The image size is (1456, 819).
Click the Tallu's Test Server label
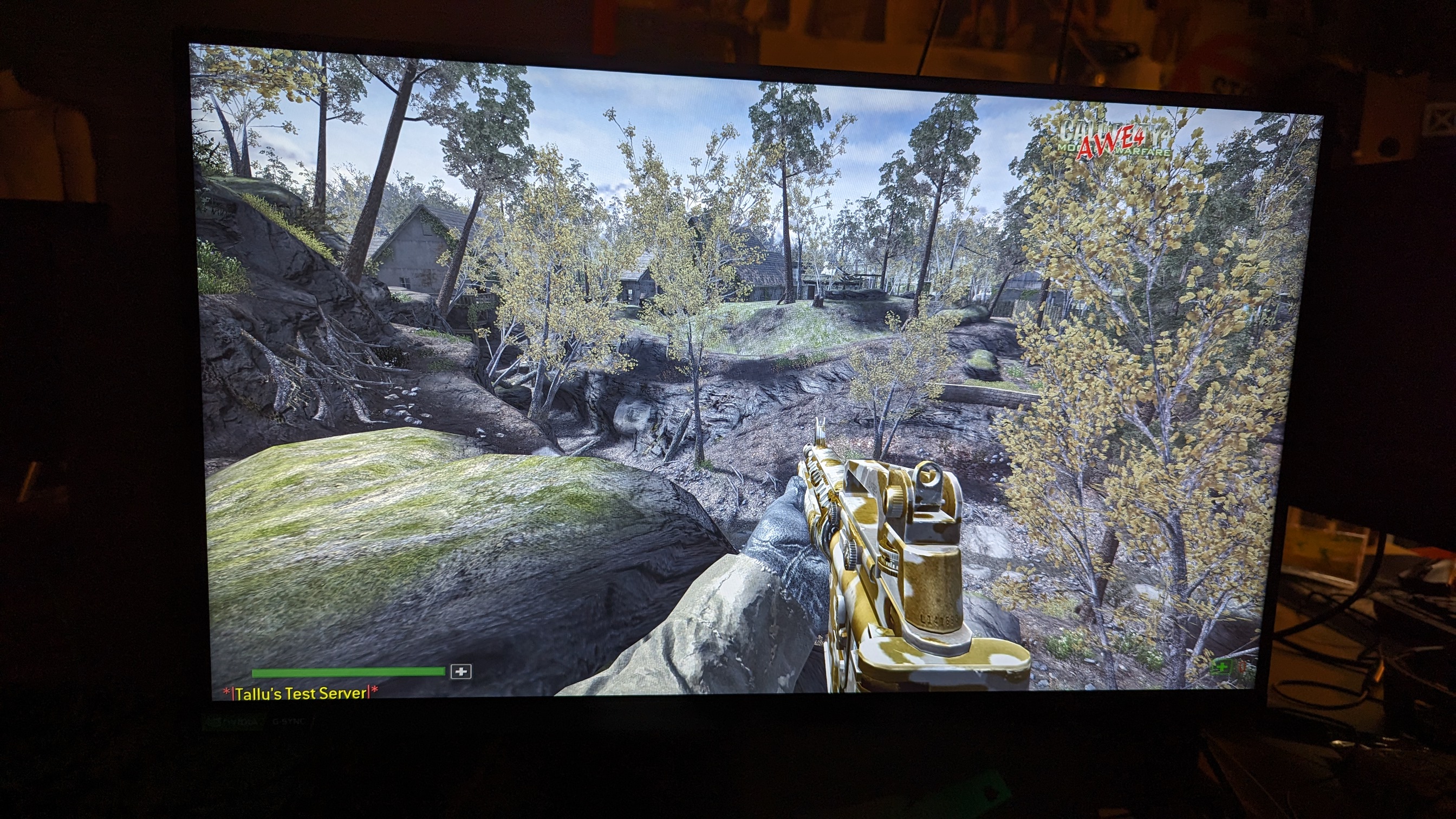tap(301, 693)
